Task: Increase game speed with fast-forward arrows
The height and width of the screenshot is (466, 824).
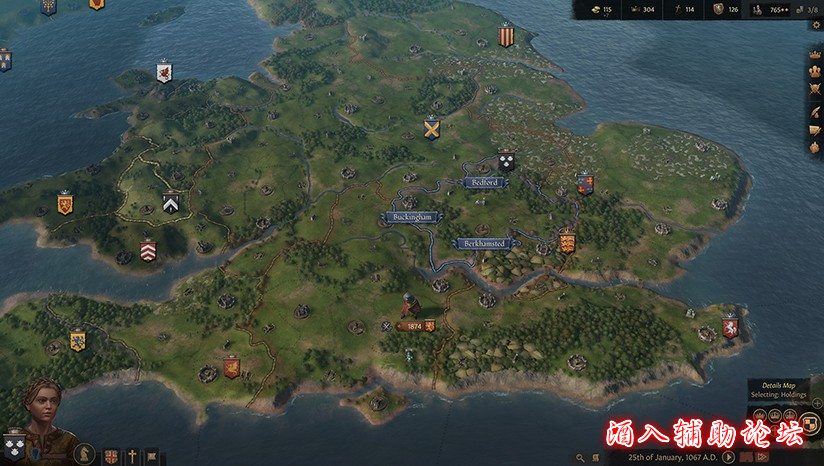Action: tap(763, 457)
